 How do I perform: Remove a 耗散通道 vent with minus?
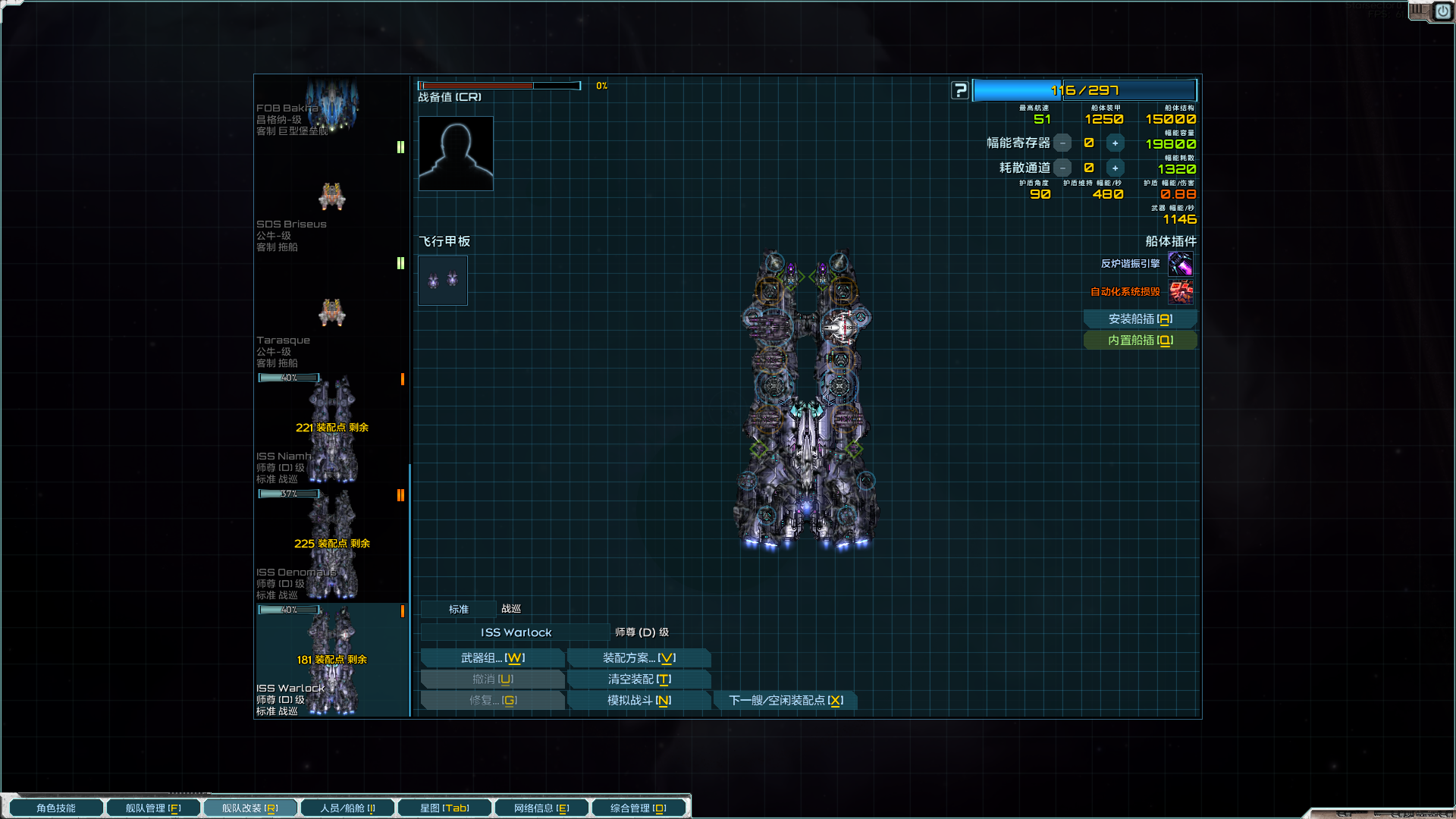pos(1062,168)
